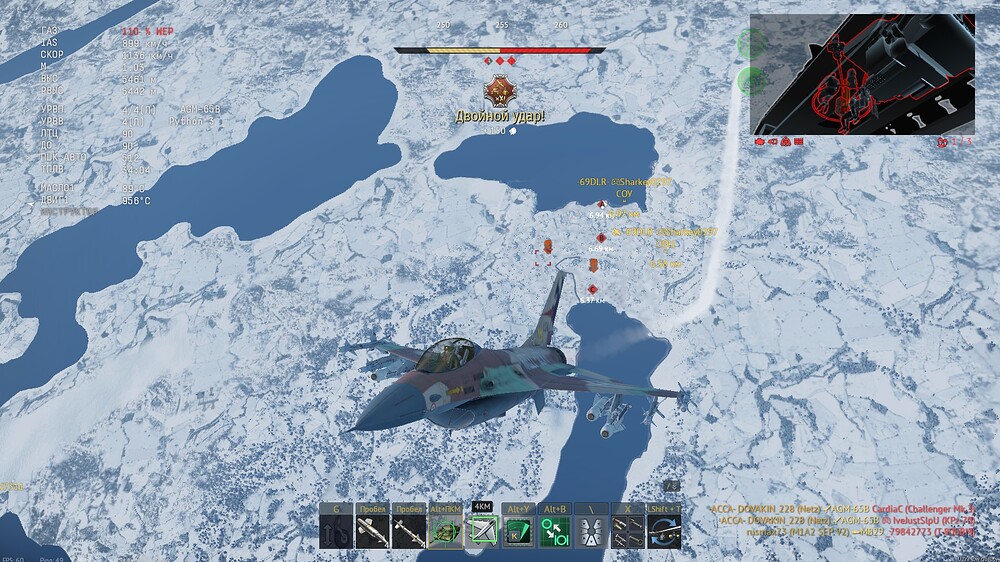Toggle the green radar screen slot
Screen dimensions: 1000x562
tap(519, 531)
